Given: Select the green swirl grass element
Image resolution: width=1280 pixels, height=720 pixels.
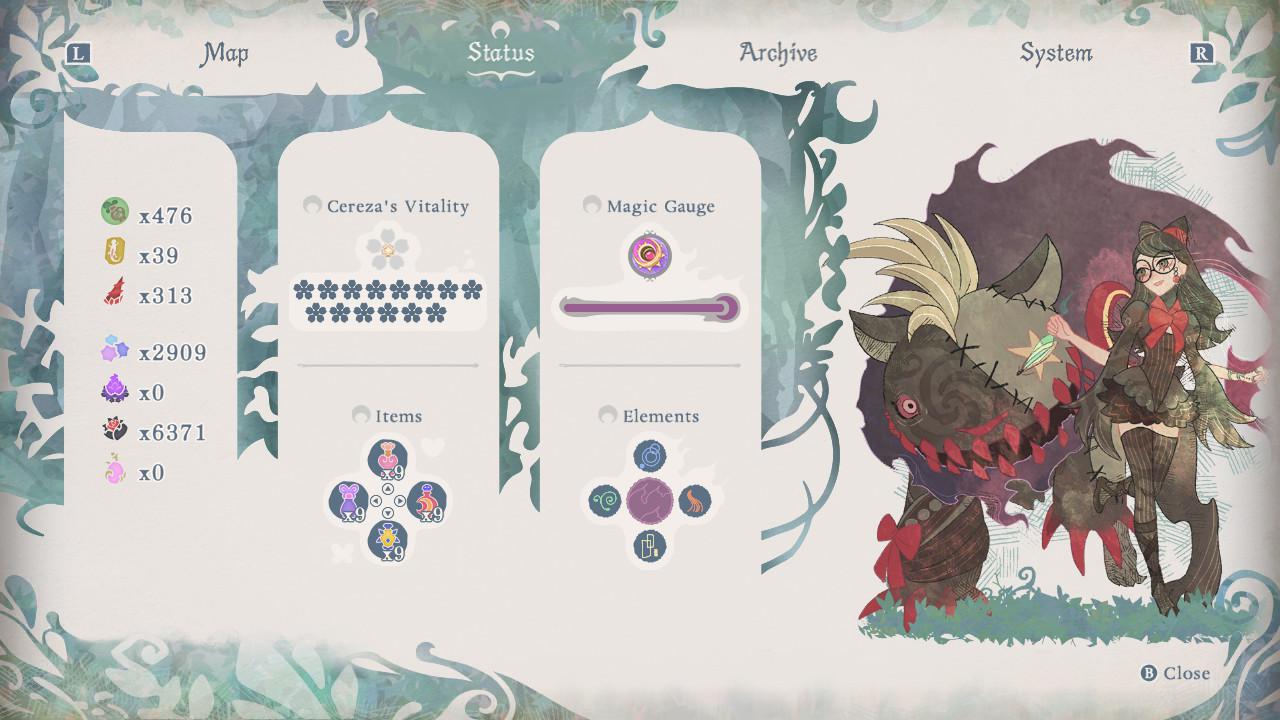Looking at the screenshot, I should (x=606, y=499).
